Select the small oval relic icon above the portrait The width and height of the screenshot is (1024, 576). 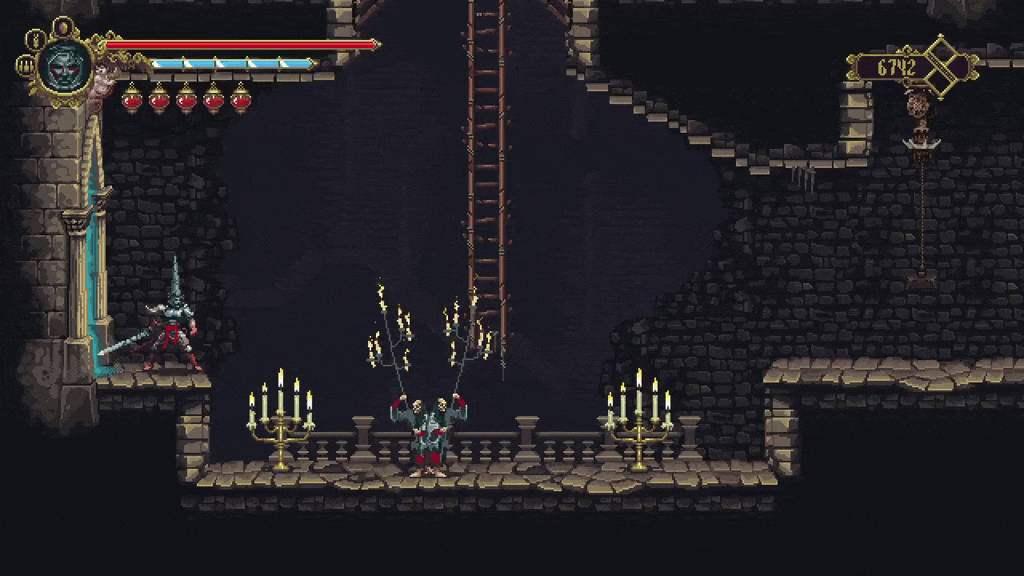click(x=63, y=26)
